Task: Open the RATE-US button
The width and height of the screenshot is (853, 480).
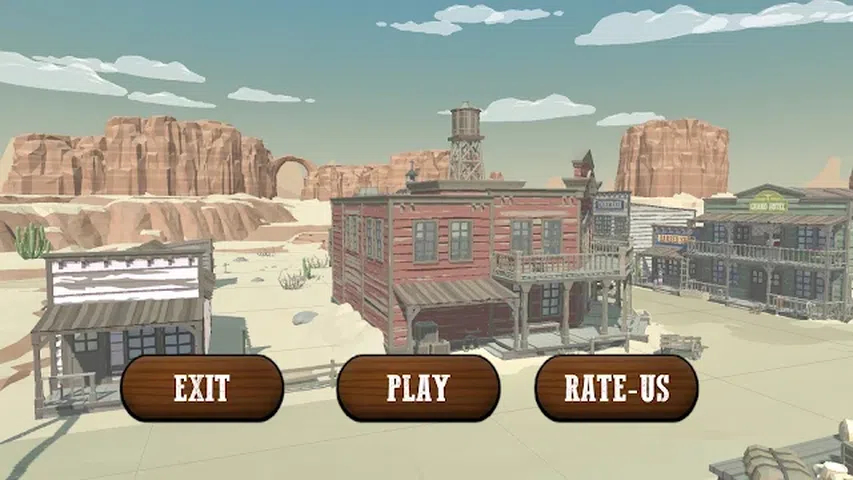Action: click(616, 388)
